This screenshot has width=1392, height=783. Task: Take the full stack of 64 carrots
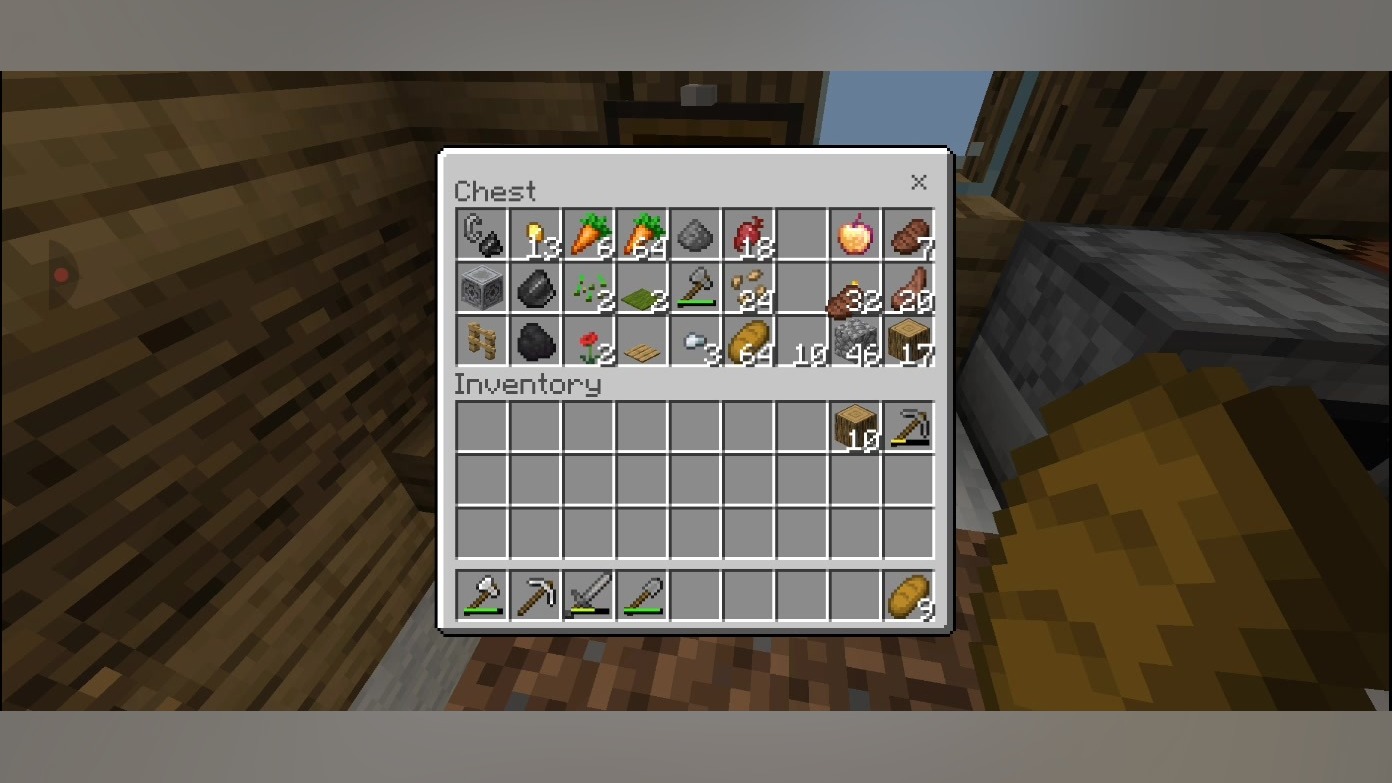[x=643, y=236]
